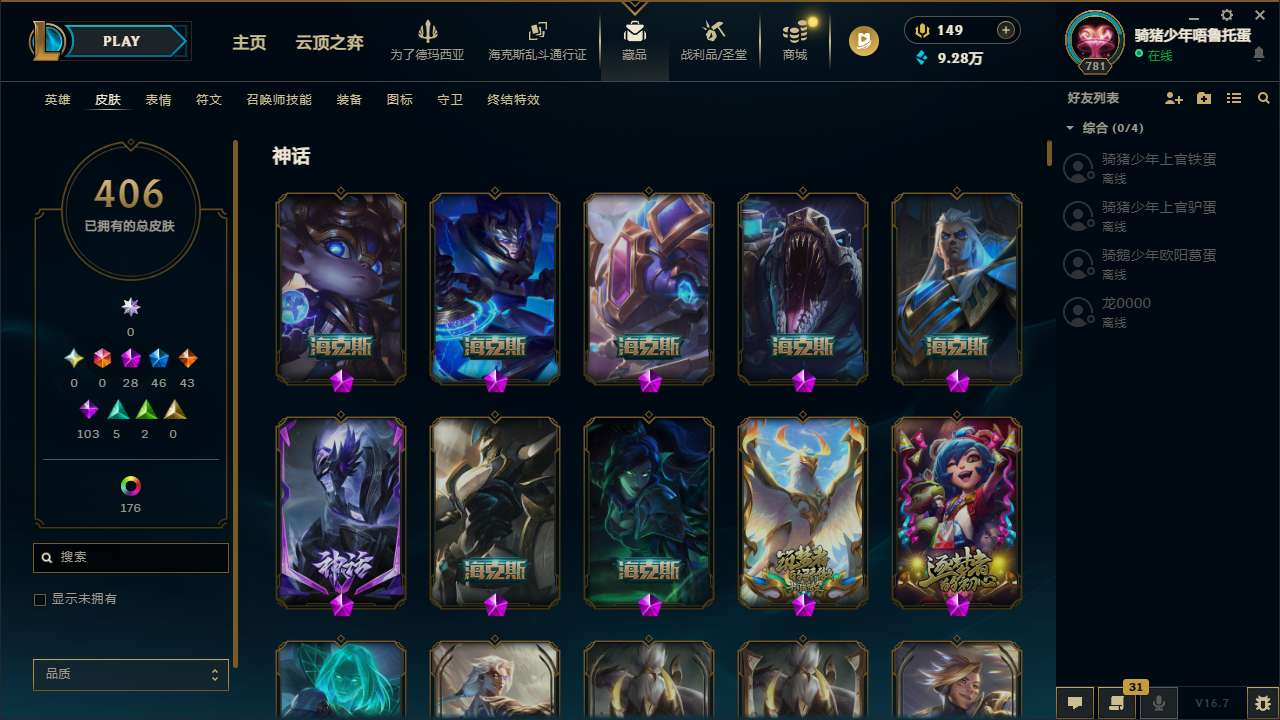Image resolution: width=1280 pixels, height=720 pixels.
Task: Click the 搜索 search input field
Action: point(130,557)
